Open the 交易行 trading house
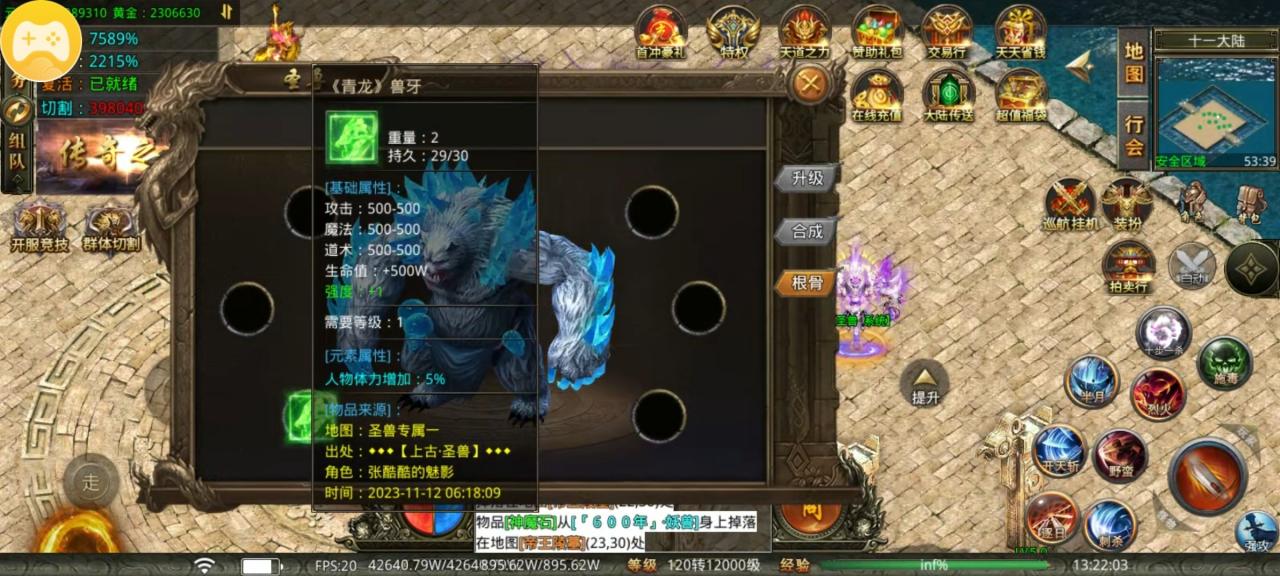This screenshot has width=1280, height=576. (x=946, y=33)
